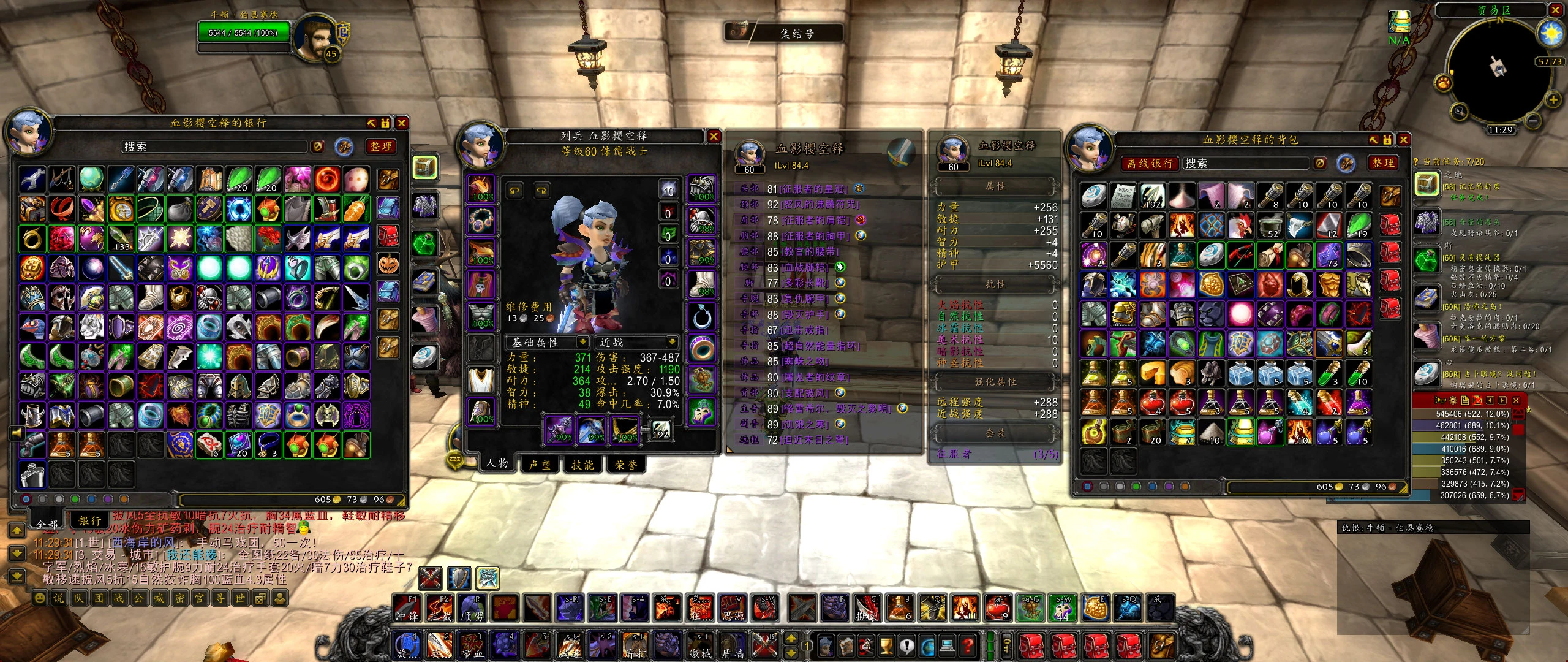
Task: Show the 荣誉 honor tab
Action: pyautogui.click(x=625, y=465)
